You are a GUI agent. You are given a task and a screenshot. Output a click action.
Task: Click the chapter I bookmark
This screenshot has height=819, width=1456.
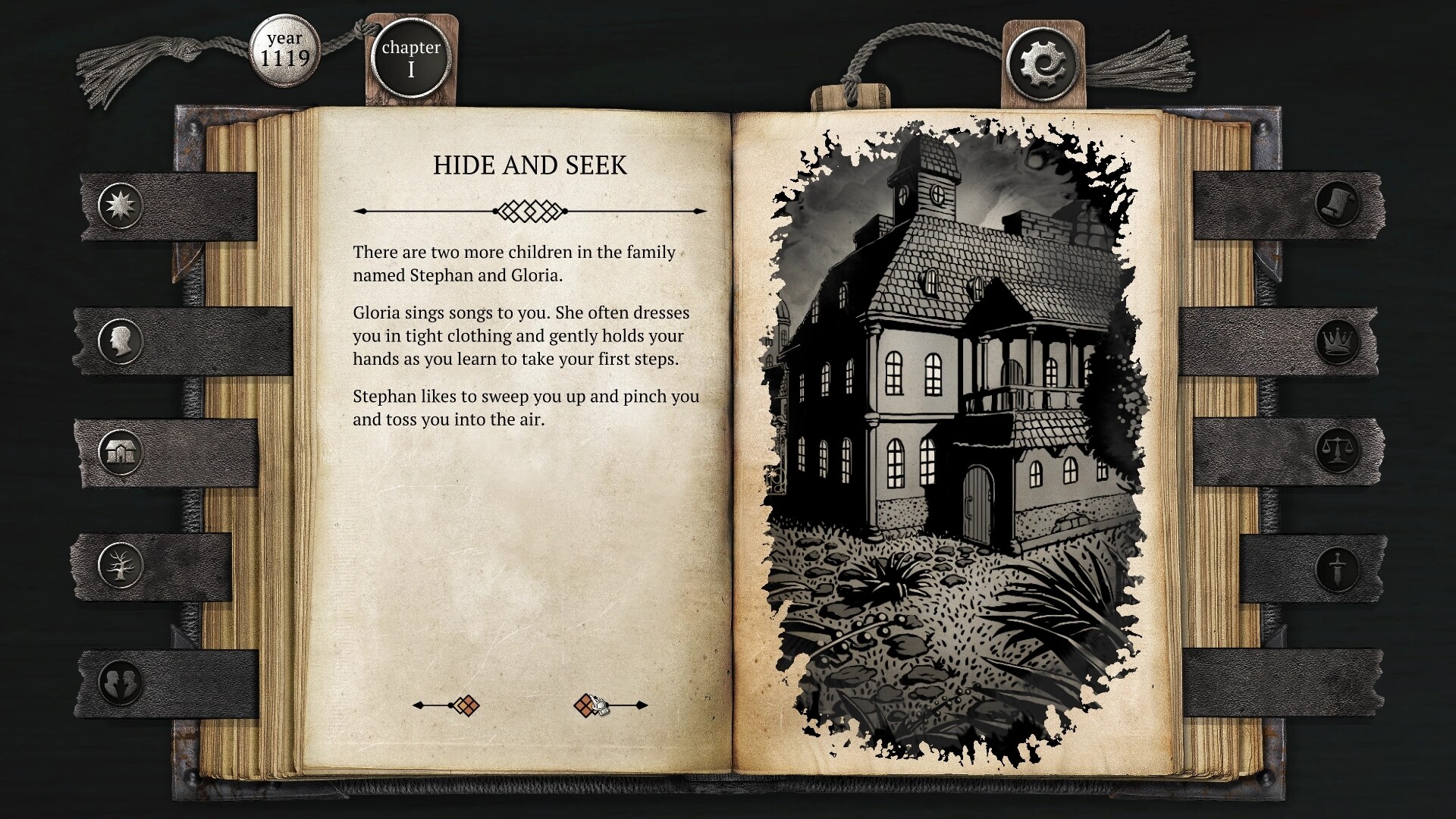(x=410, y=59)
